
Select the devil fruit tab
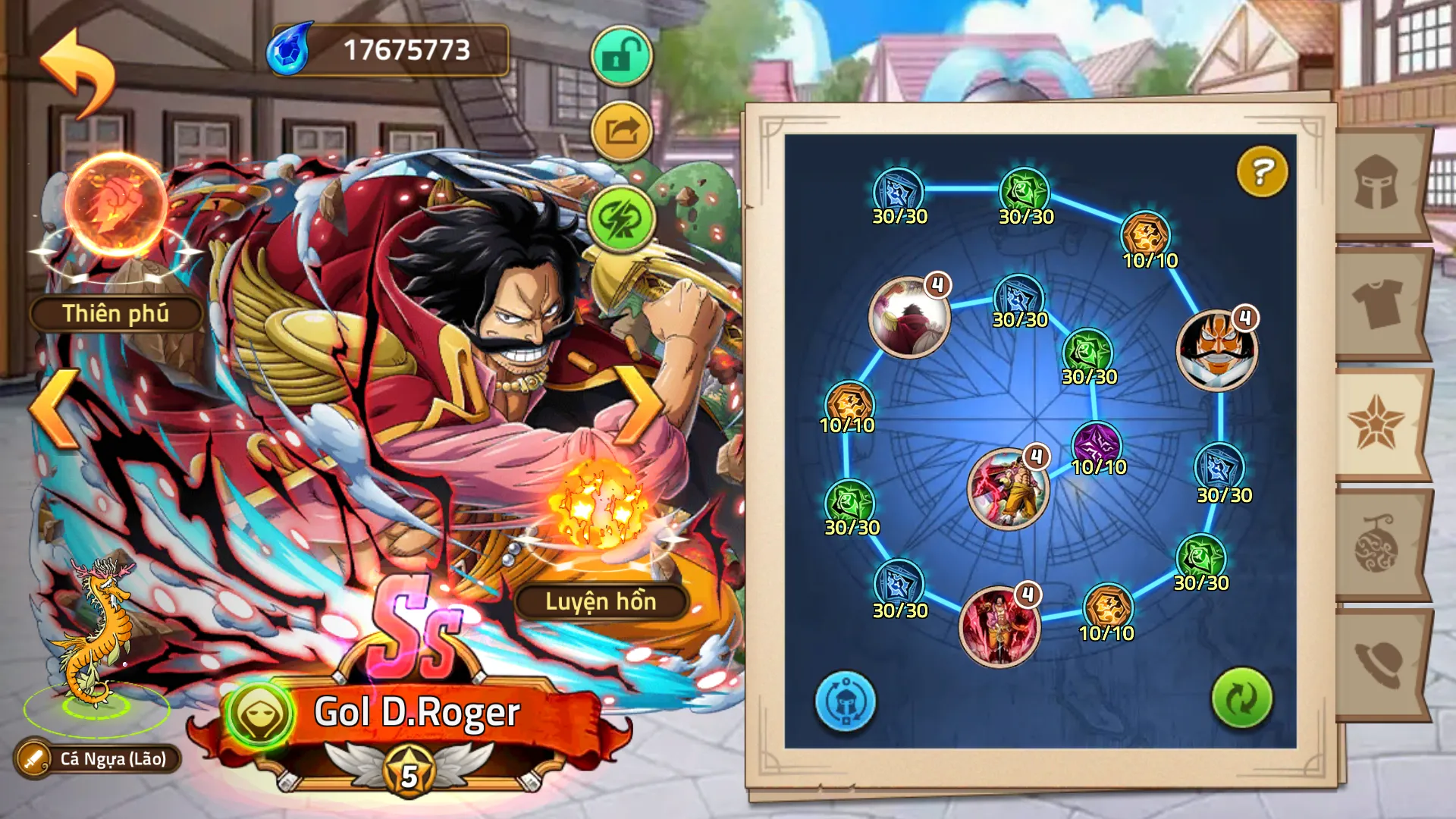click(x=1377, y=543)
